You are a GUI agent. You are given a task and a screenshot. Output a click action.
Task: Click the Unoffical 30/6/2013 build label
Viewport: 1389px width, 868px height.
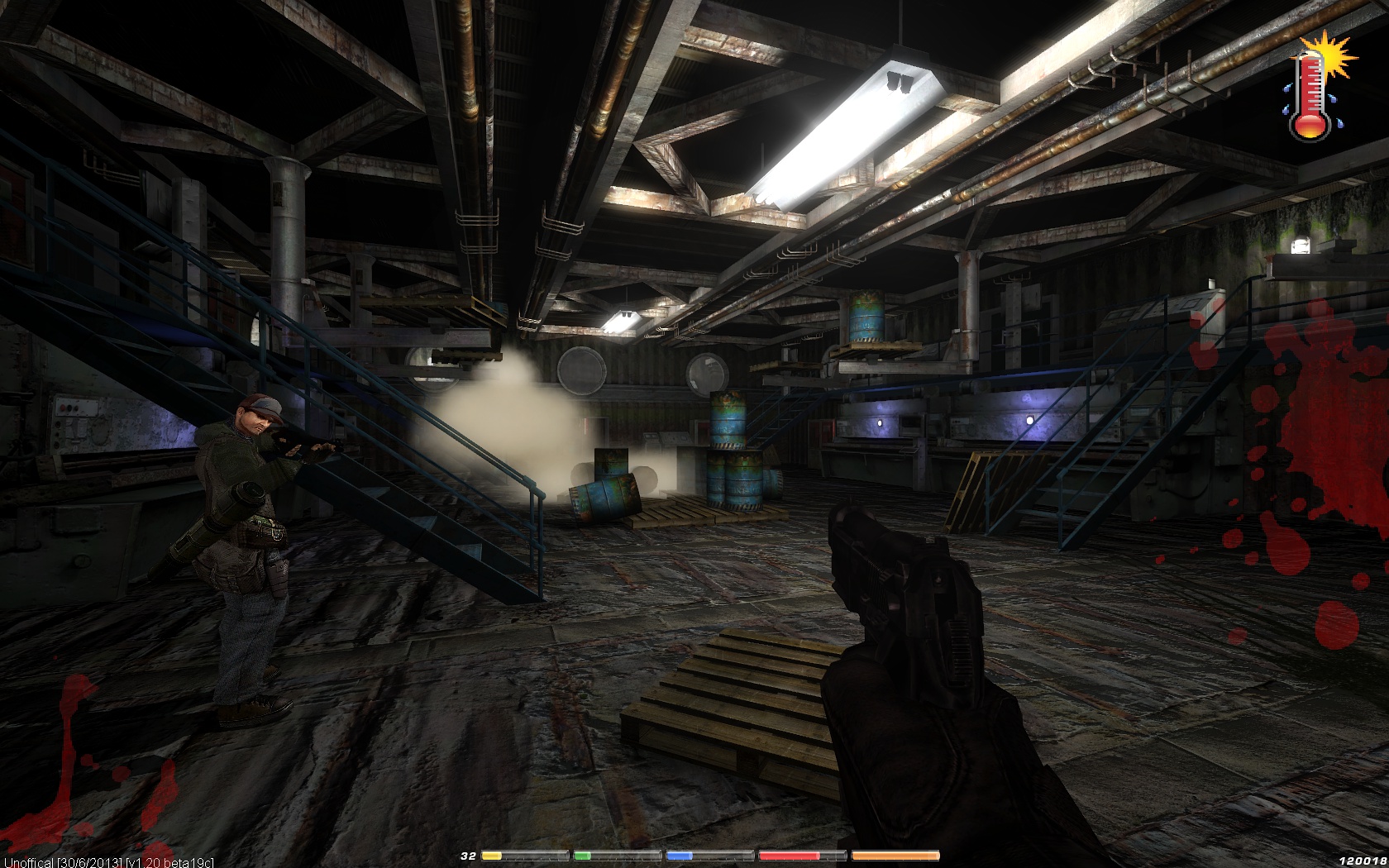point(62,862)
